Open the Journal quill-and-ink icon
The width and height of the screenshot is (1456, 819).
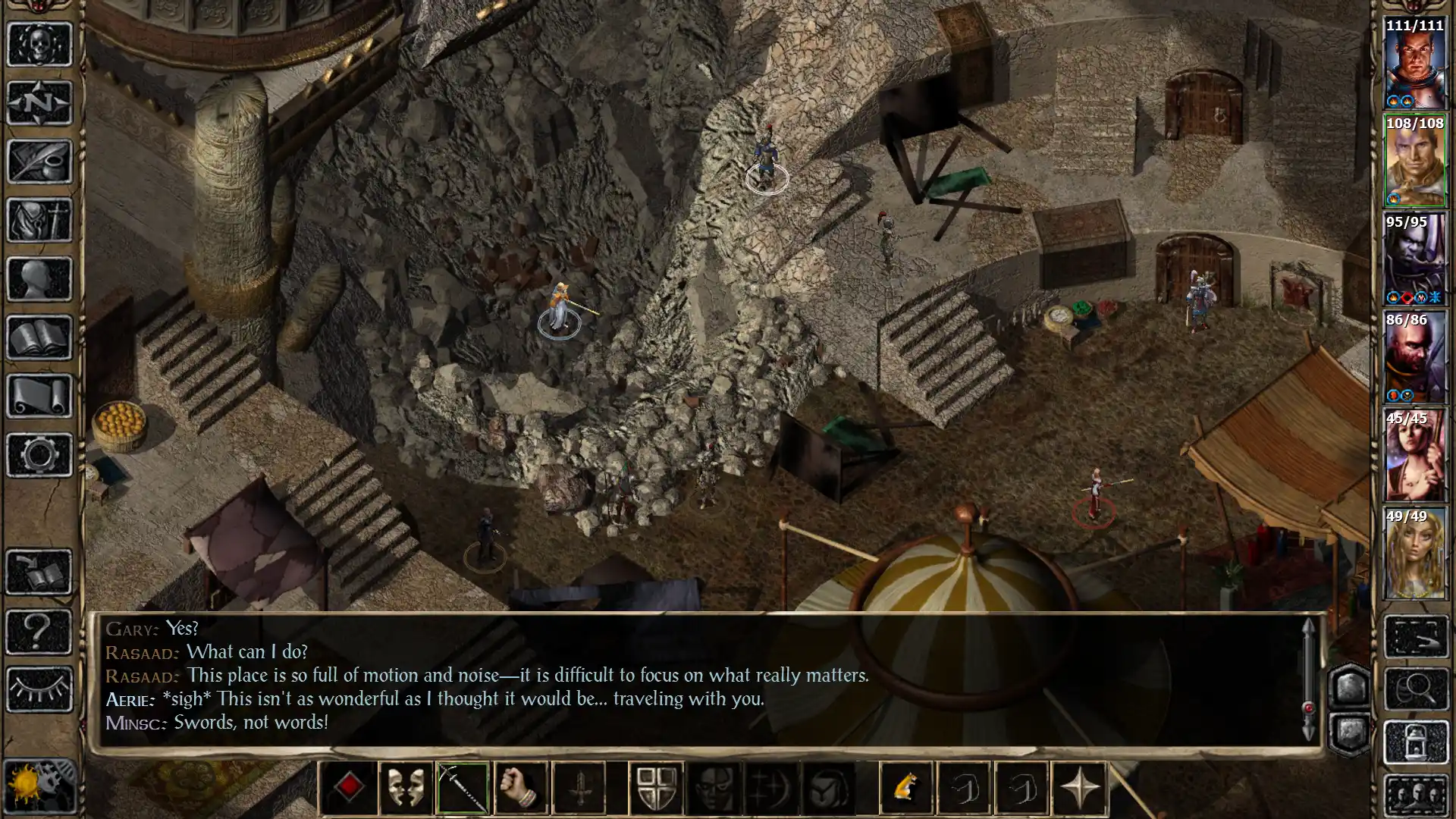point(39,161)
